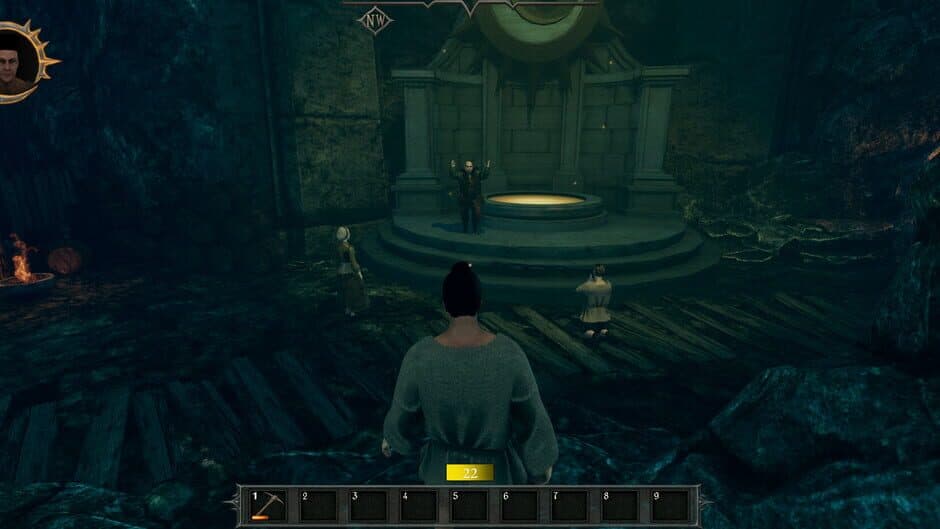Click the NW compass direction marker
Screen dimensions: 940x529
[375, 20]
